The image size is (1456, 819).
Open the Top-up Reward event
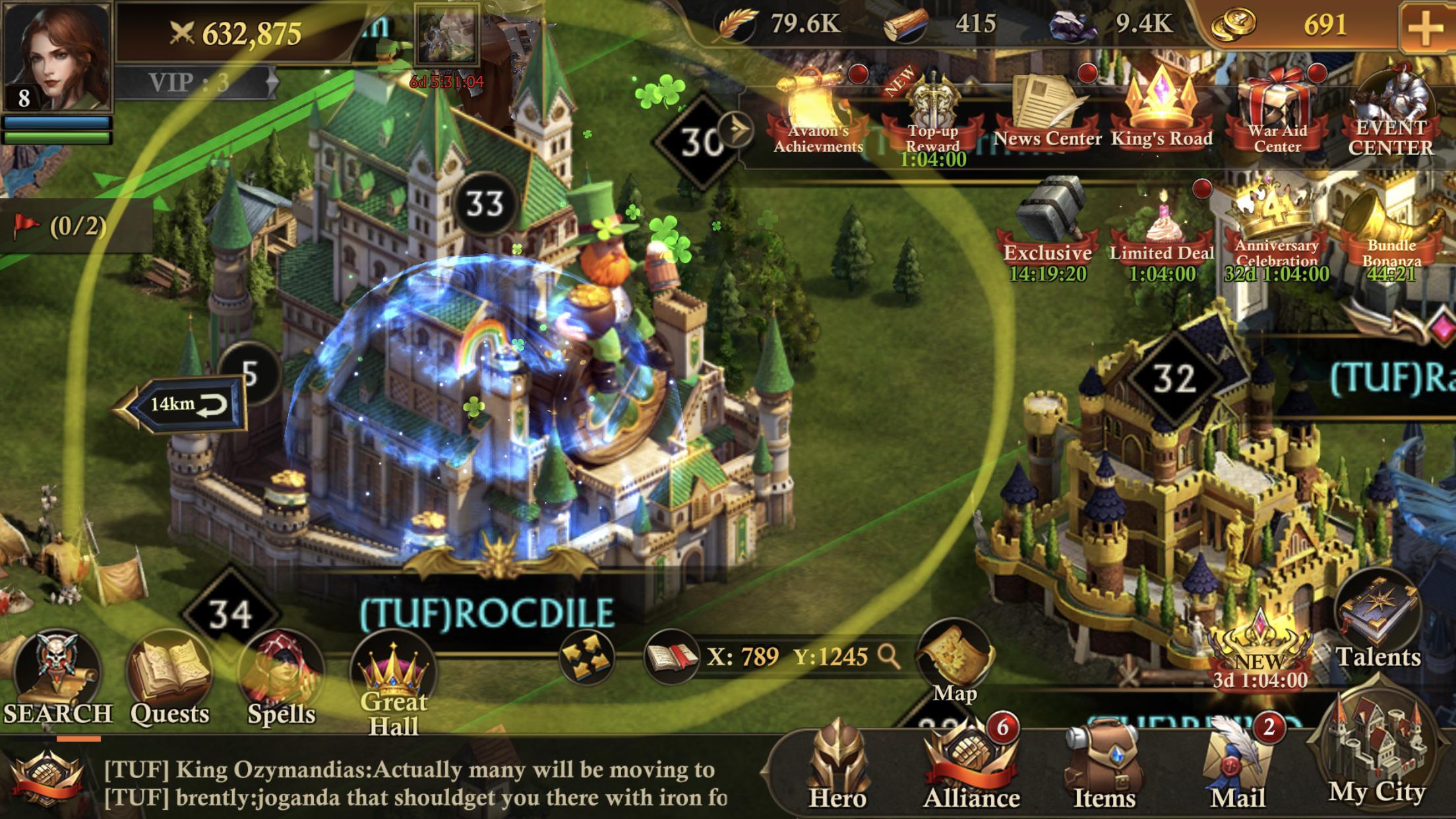coord(932,112)
